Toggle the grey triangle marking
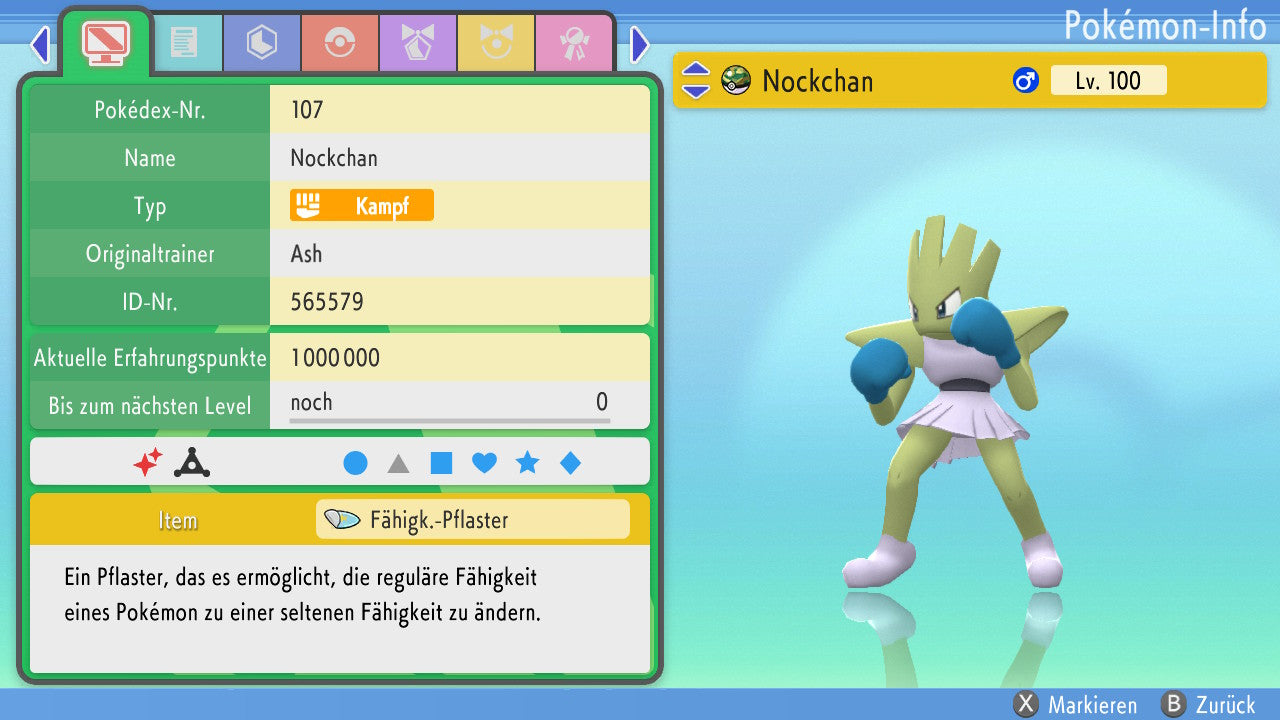This screenshot has width=1280, height=720. [x=398, y=463]
